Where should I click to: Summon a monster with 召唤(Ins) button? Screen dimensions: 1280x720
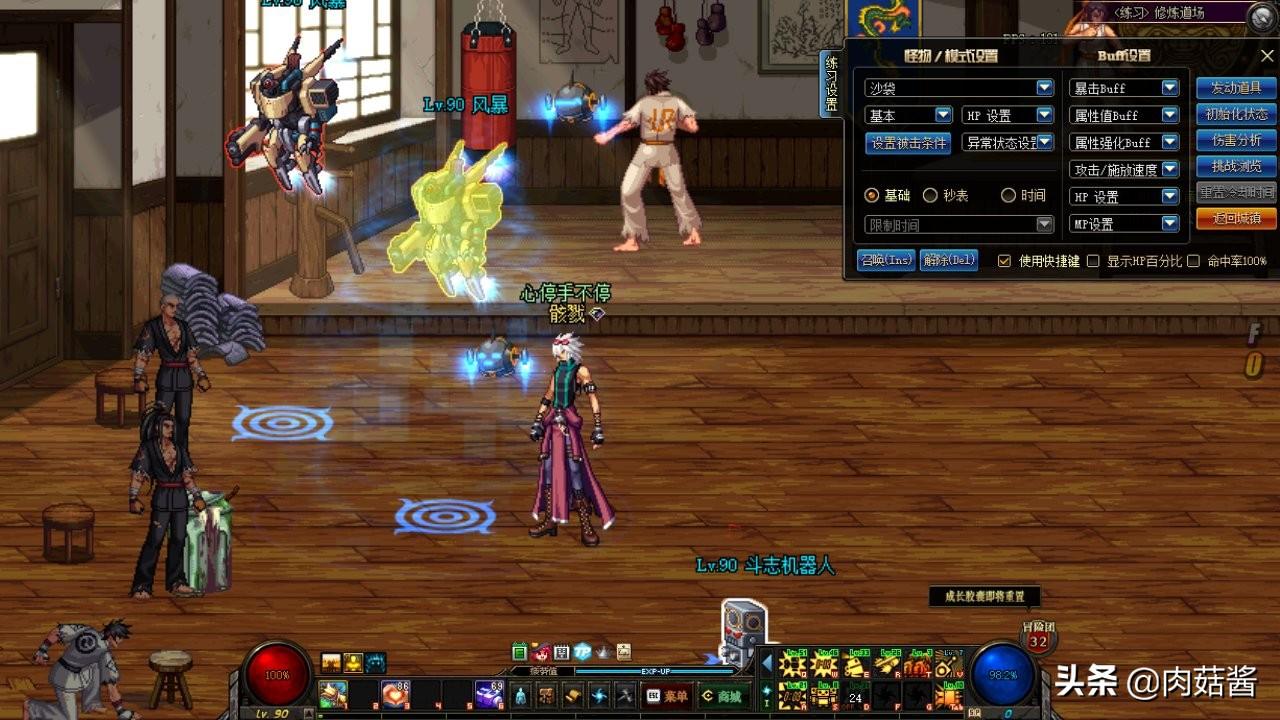point(886,260)
